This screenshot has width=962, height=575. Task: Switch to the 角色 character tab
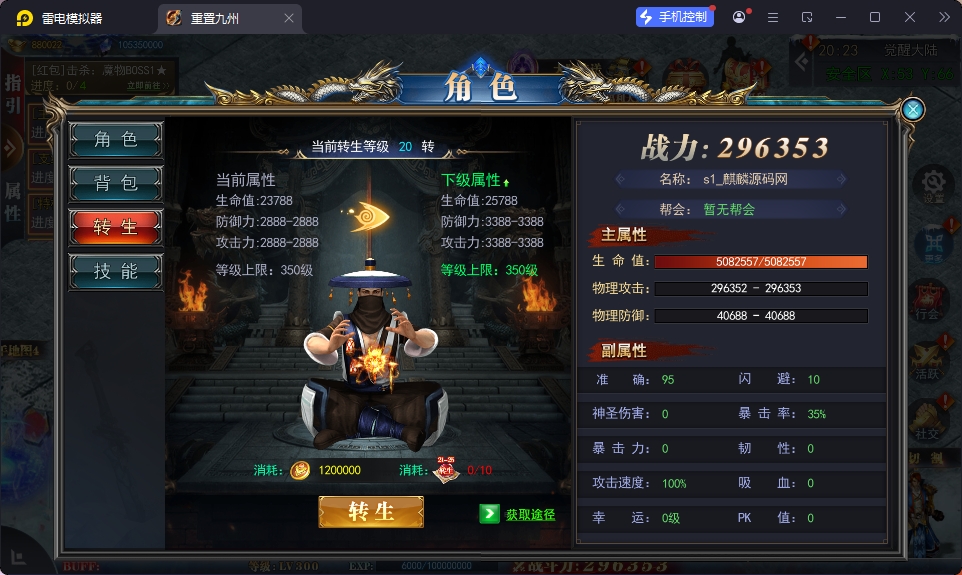[x=116, y=140]
